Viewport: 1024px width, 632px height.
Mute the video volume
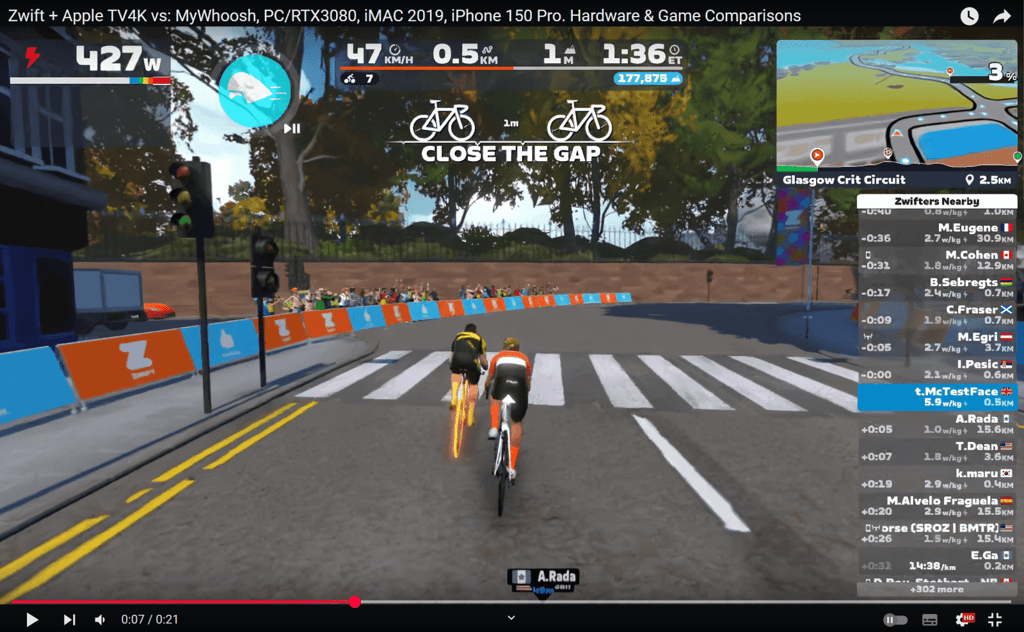coord(100,620)
